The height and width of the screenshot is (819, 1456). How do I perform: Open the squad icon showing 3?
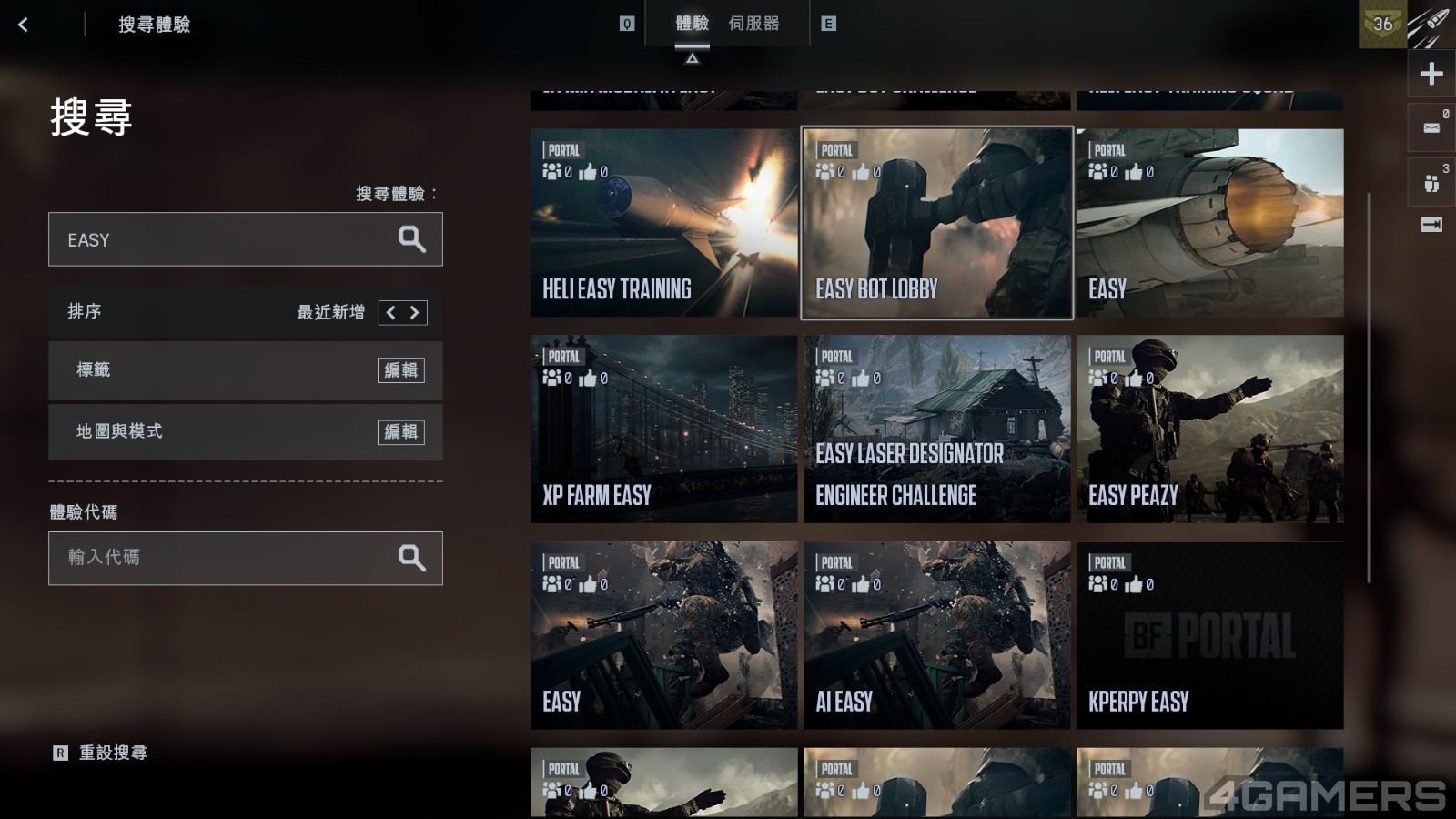click(x=1431, y=183)
